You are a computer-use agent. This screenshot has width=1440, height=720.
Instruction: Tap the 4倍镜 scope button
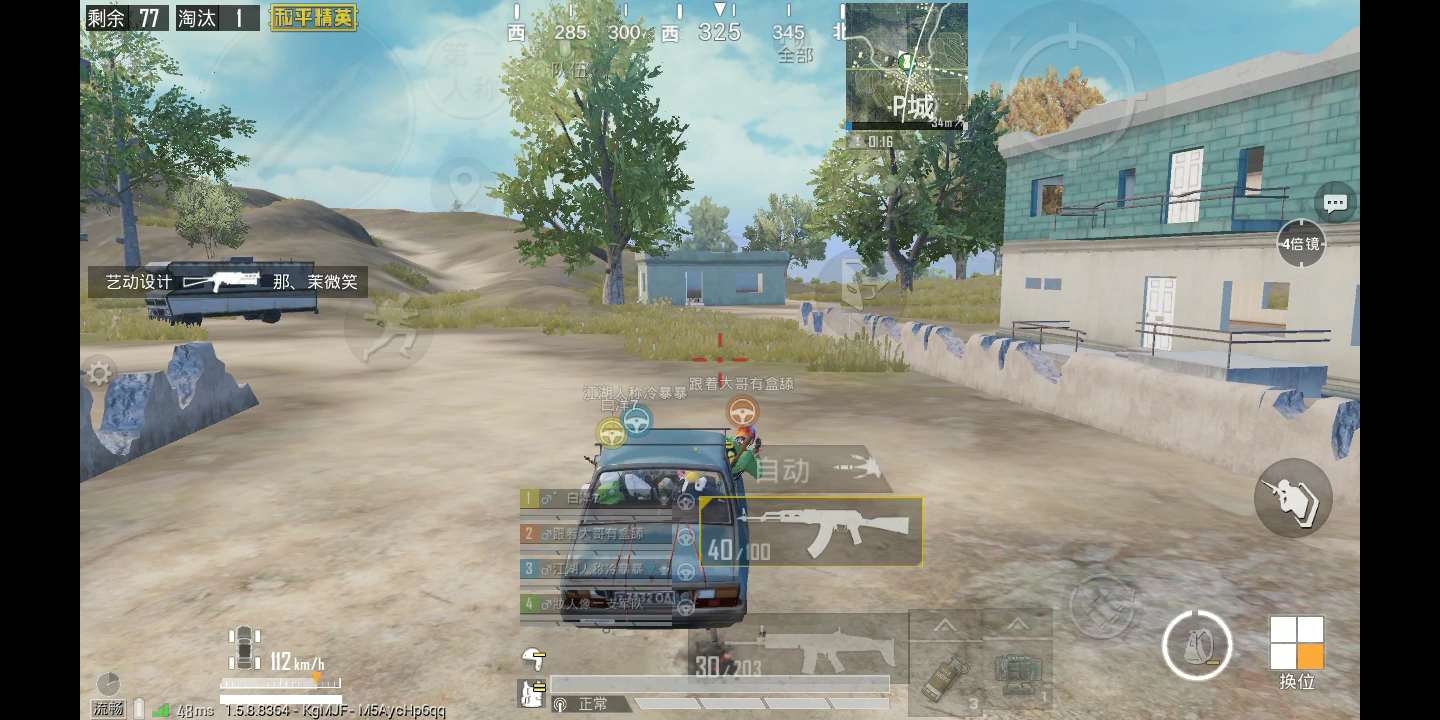(1301, 243)
